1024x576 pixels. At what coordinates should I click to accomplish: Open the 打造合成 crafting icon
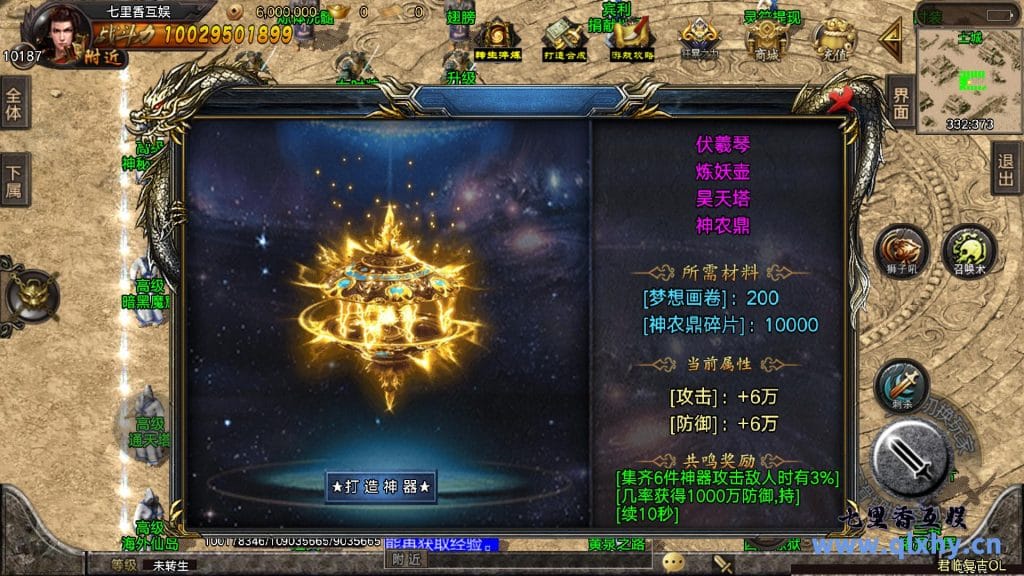[x=562, y=40]
